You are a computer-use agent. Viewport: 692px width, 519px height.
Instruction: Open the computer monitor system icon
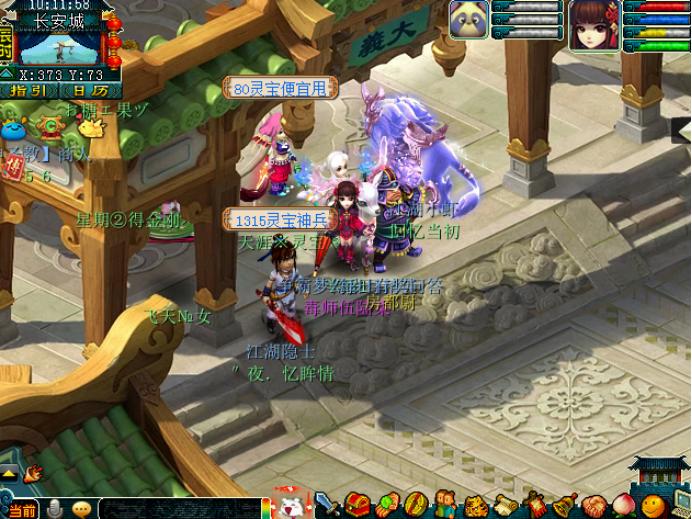tap(680, 504)
